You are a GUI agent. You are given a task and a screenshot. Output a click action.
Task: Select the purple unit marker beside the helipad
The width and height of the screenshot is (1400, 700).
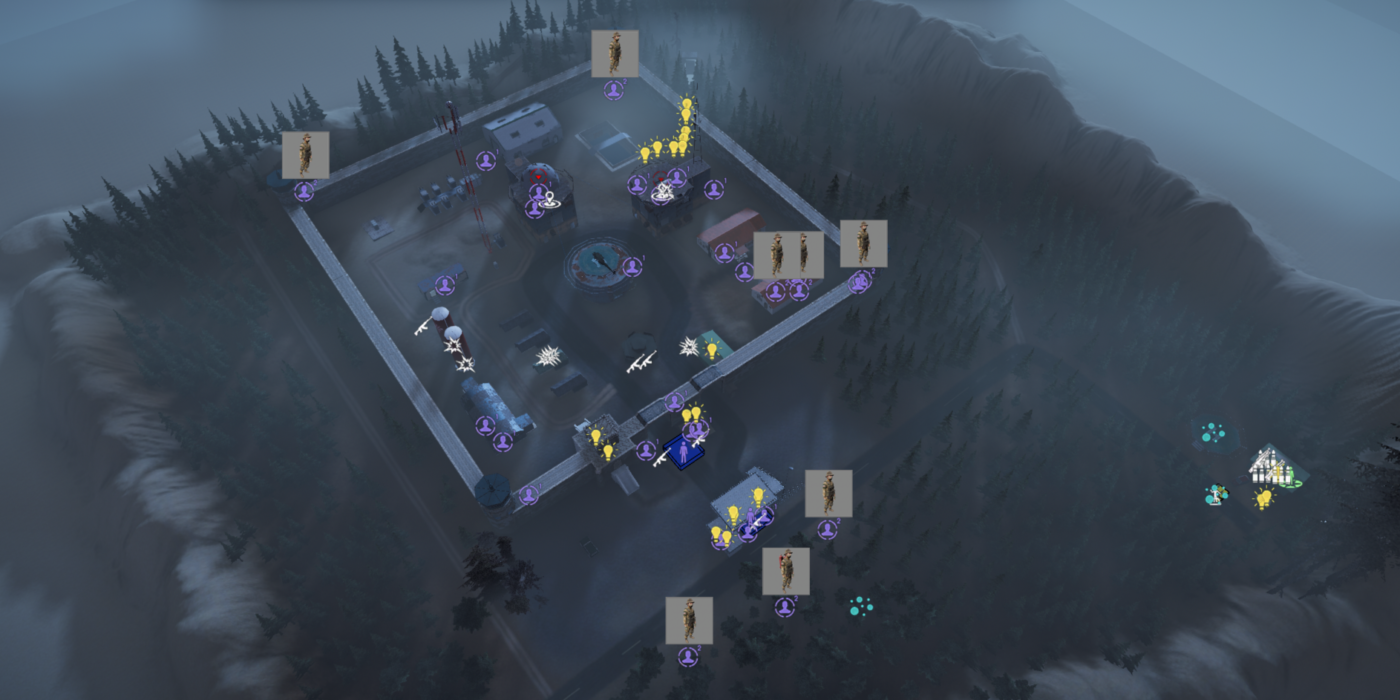click(632, 266)
